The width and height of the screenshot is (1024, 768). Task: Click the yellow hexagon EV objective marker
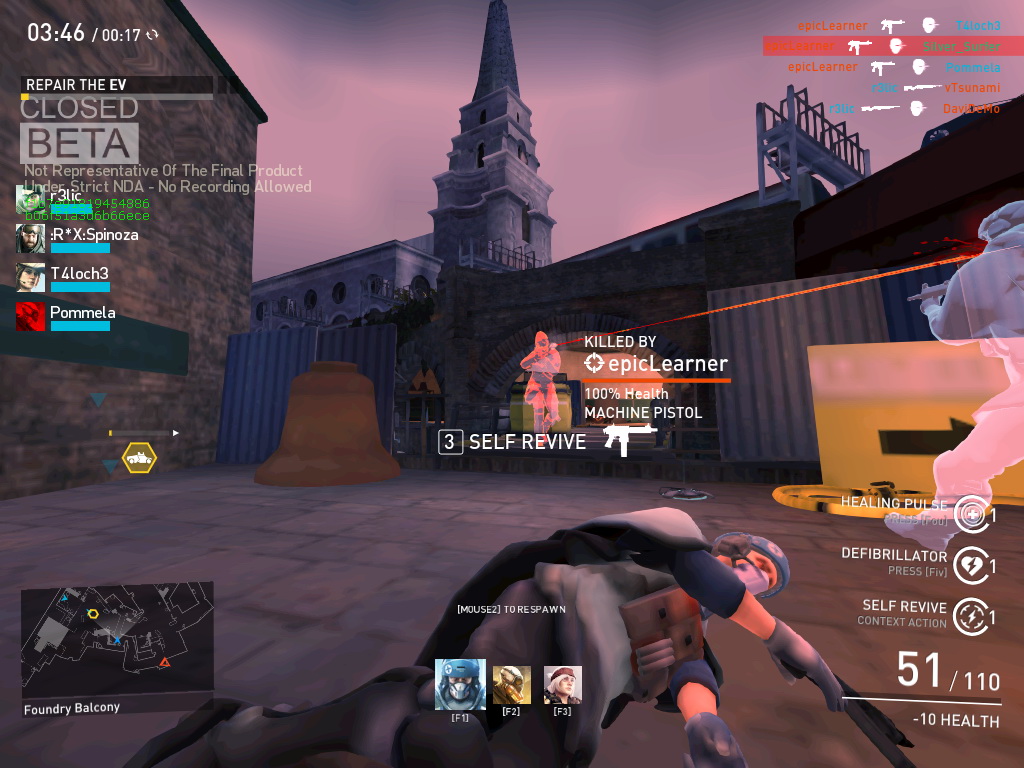[139, 458]
